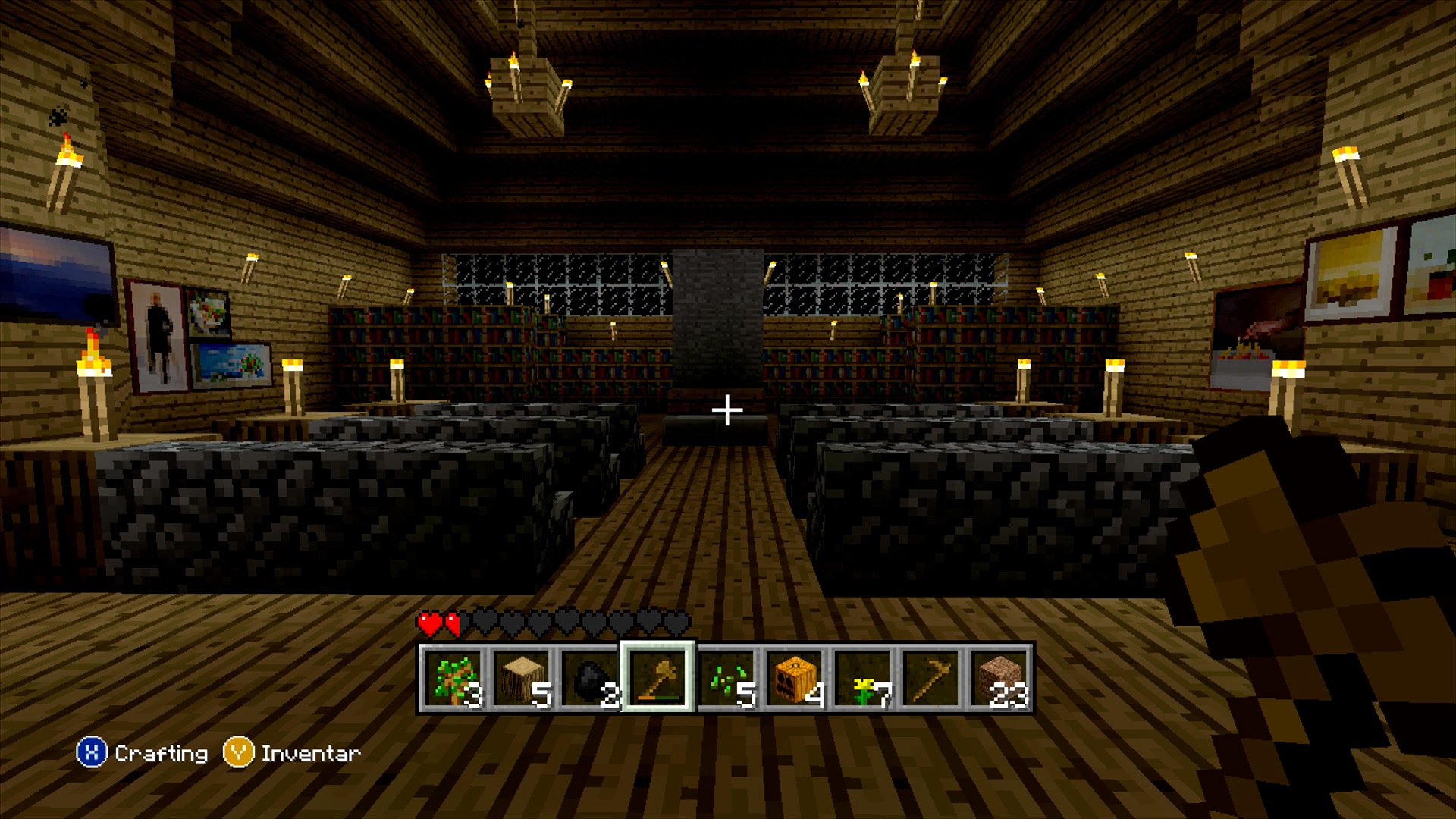Choose the coal hotbar slot
Viewport: 1456px width, 819px height.
pos(590,678)
